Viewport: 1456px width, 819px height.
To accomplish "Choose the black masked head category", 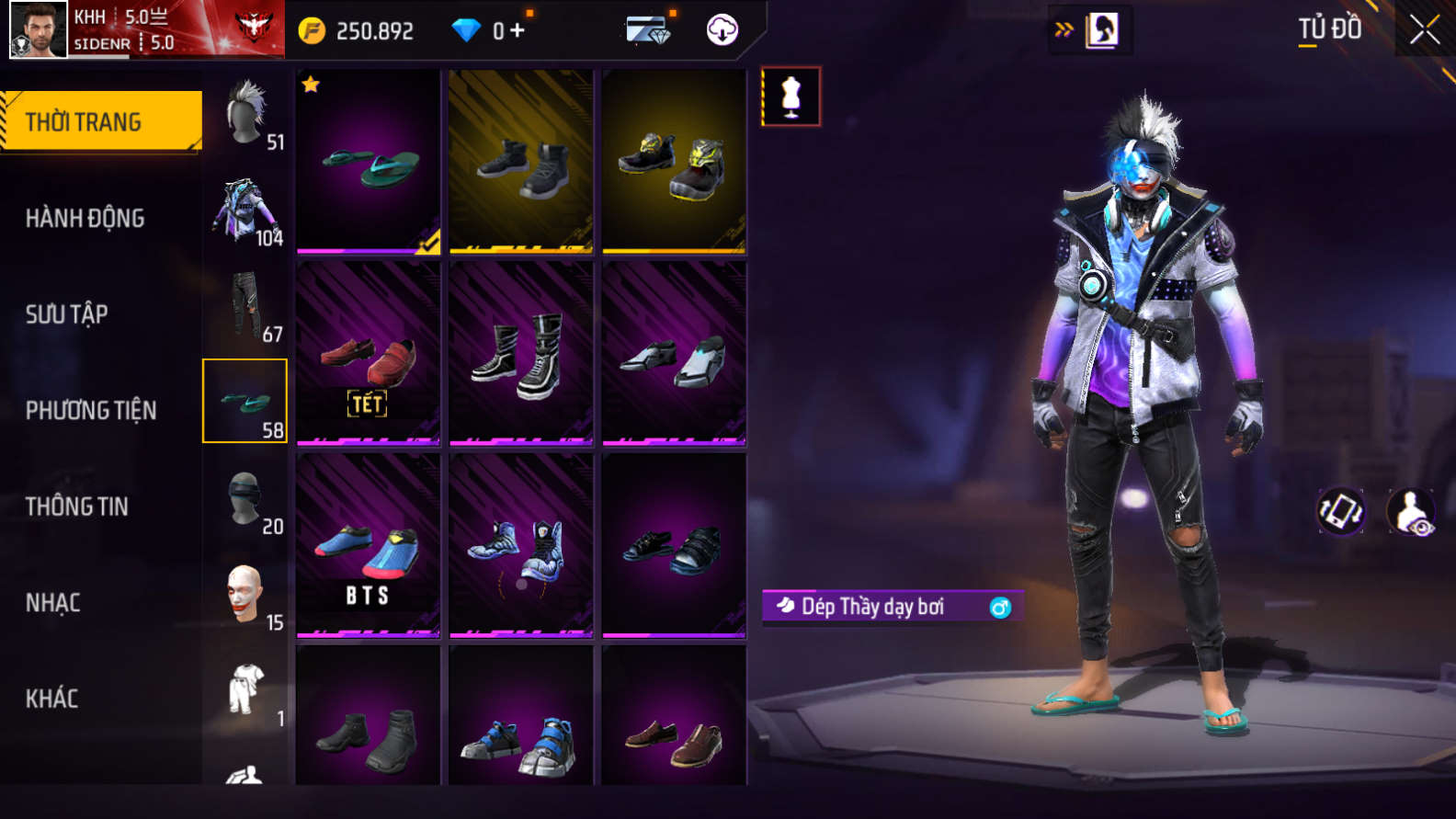I will point(245,500).
